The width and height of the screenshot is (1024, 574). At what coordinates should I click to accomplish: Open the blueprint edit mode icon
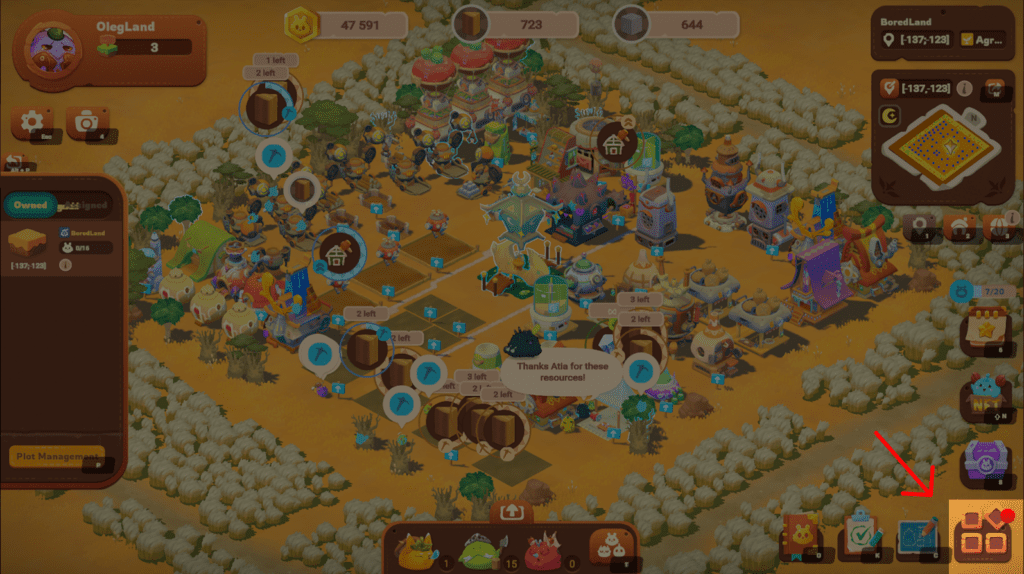pos(919,539)
